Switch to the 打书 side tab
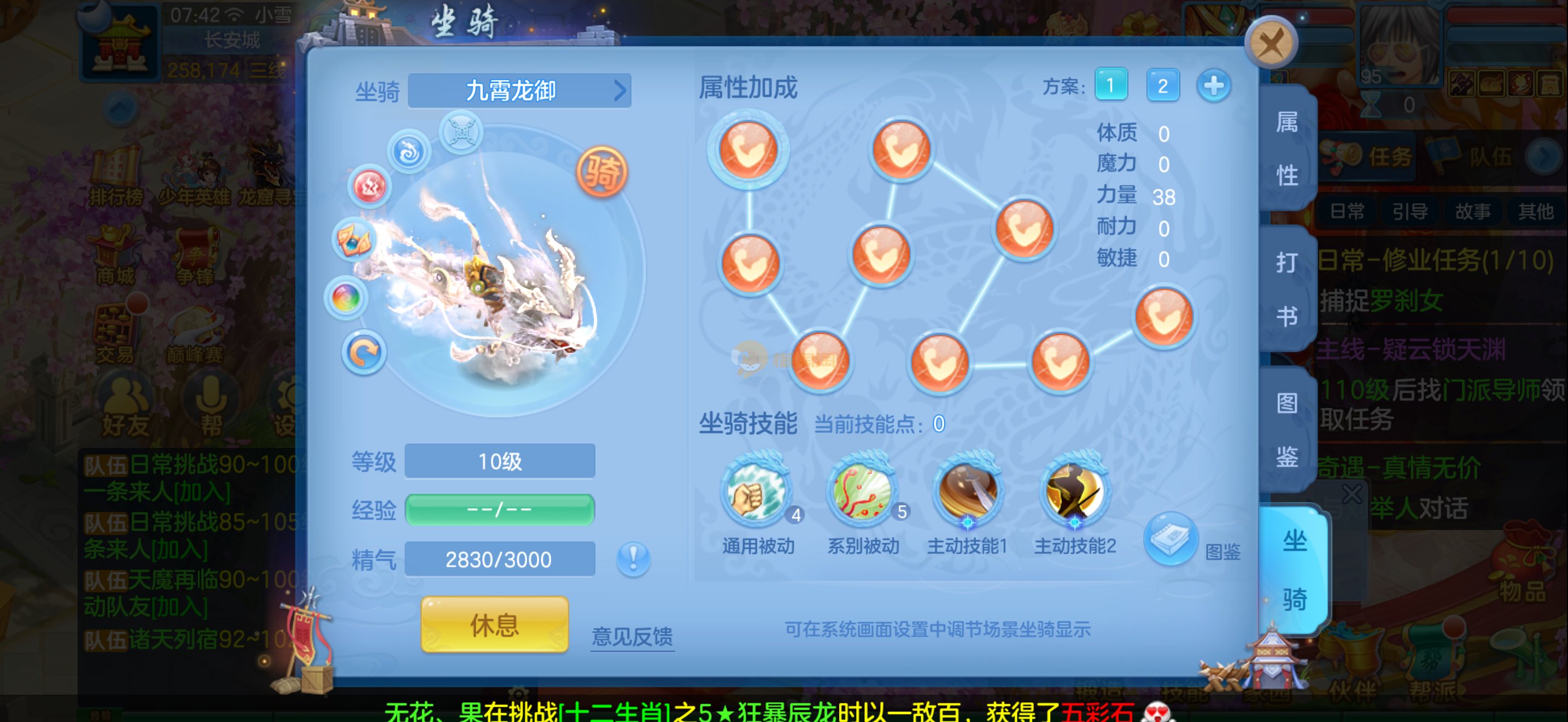The width and height of the screenshot is (1568, 722). [1287, 289]
